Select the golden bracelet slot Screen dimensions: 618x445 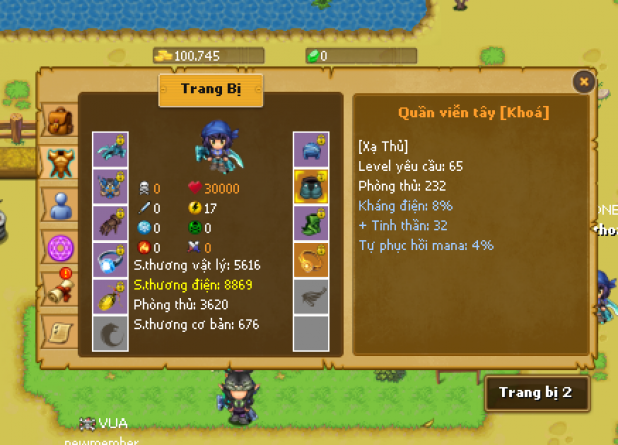pos(311,260)
